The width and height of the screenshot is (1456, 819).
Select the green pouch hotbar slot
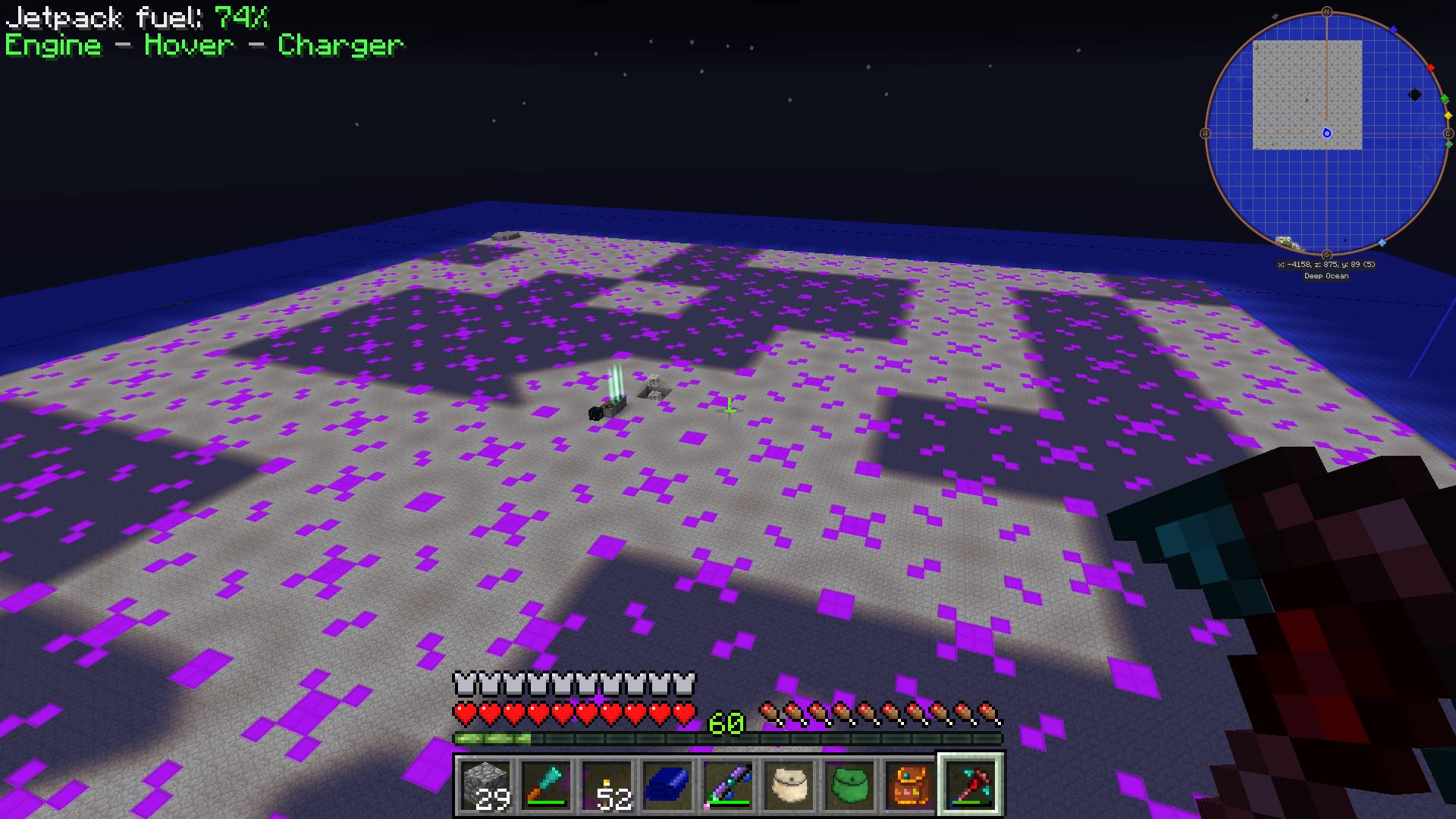click(x=850, y=784)
